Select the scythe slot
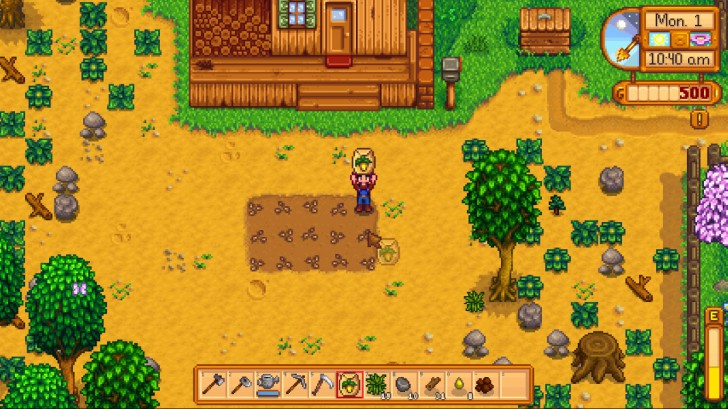This screenshot has height=409, width=728. (x=322, y=383)
